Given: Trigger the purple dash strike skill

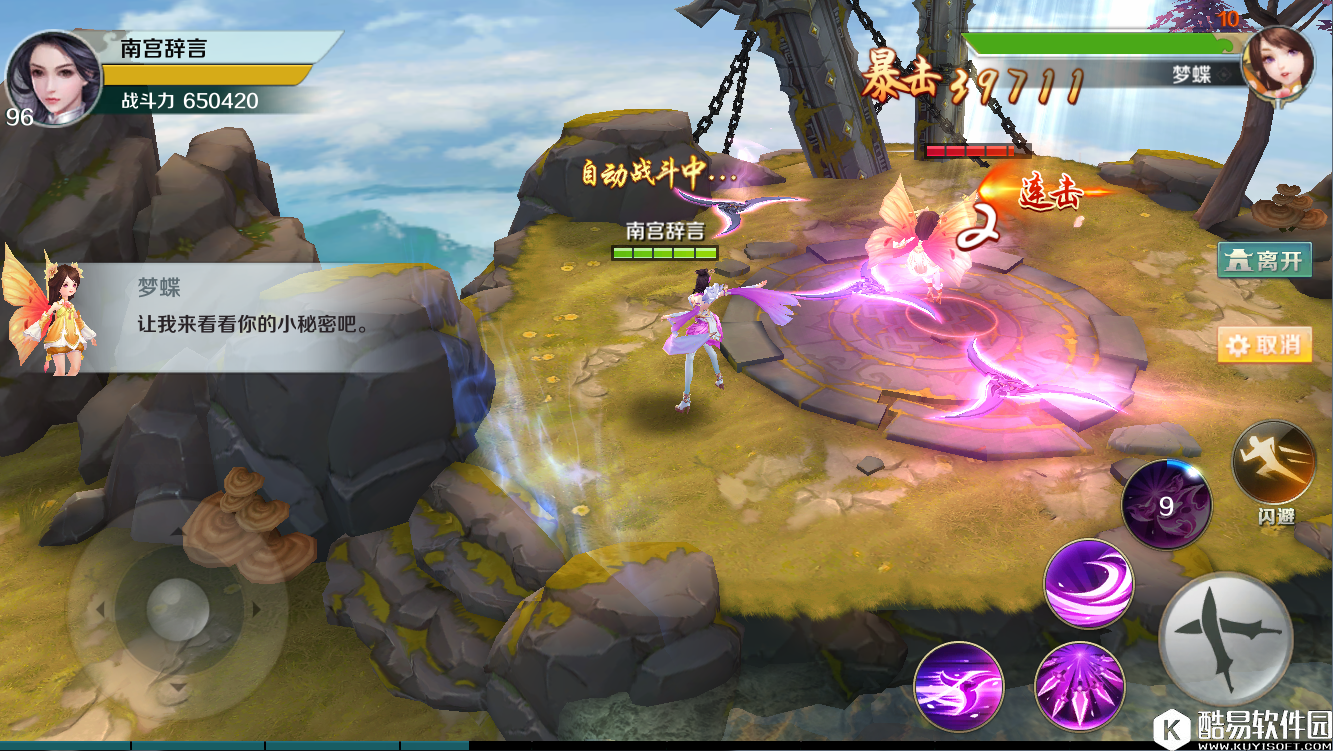Looking at the screenshot, I should (x=959, y=686).
